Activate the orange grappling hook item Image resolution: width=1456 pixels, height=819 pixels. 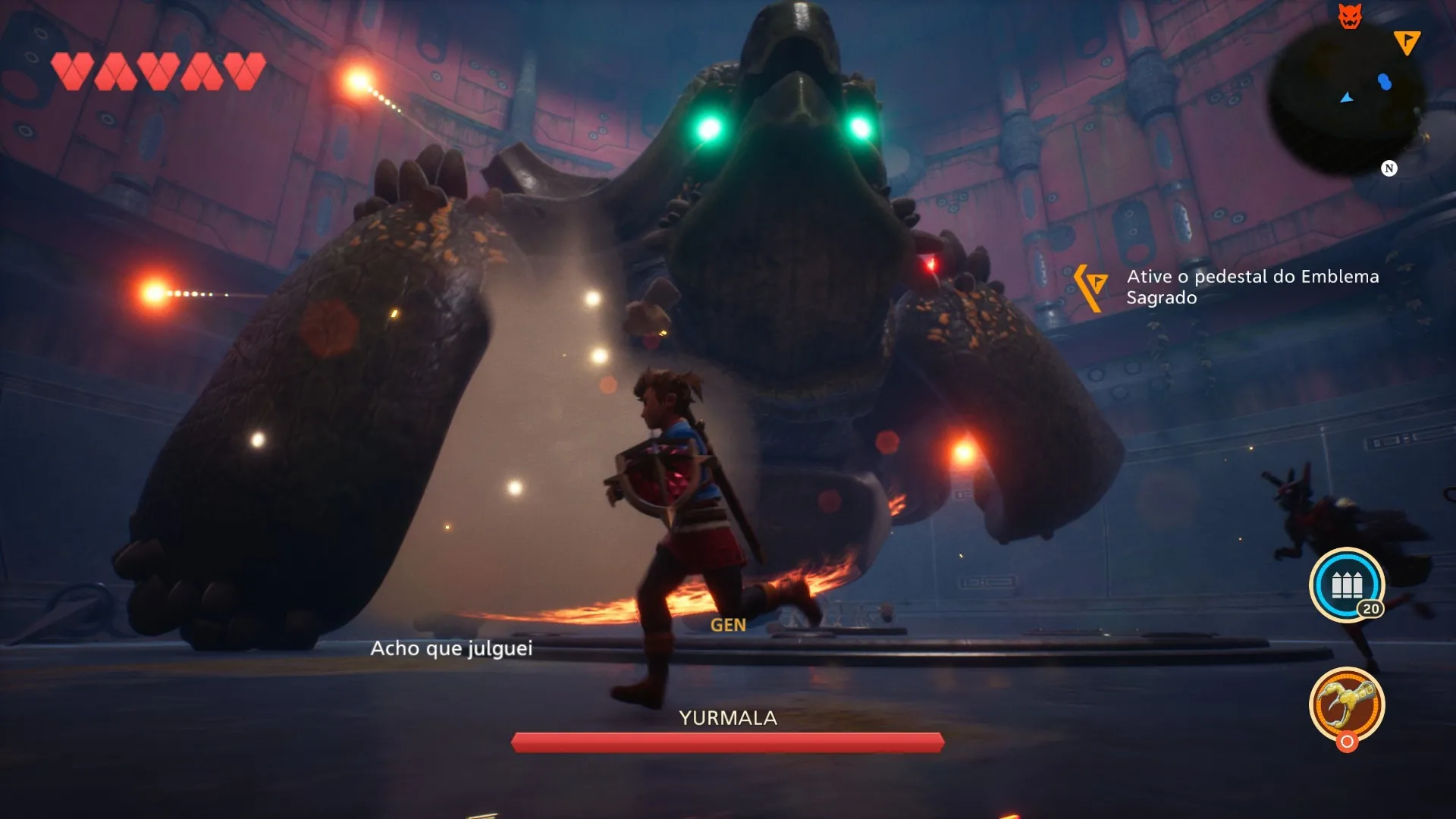pos(1347,704)
